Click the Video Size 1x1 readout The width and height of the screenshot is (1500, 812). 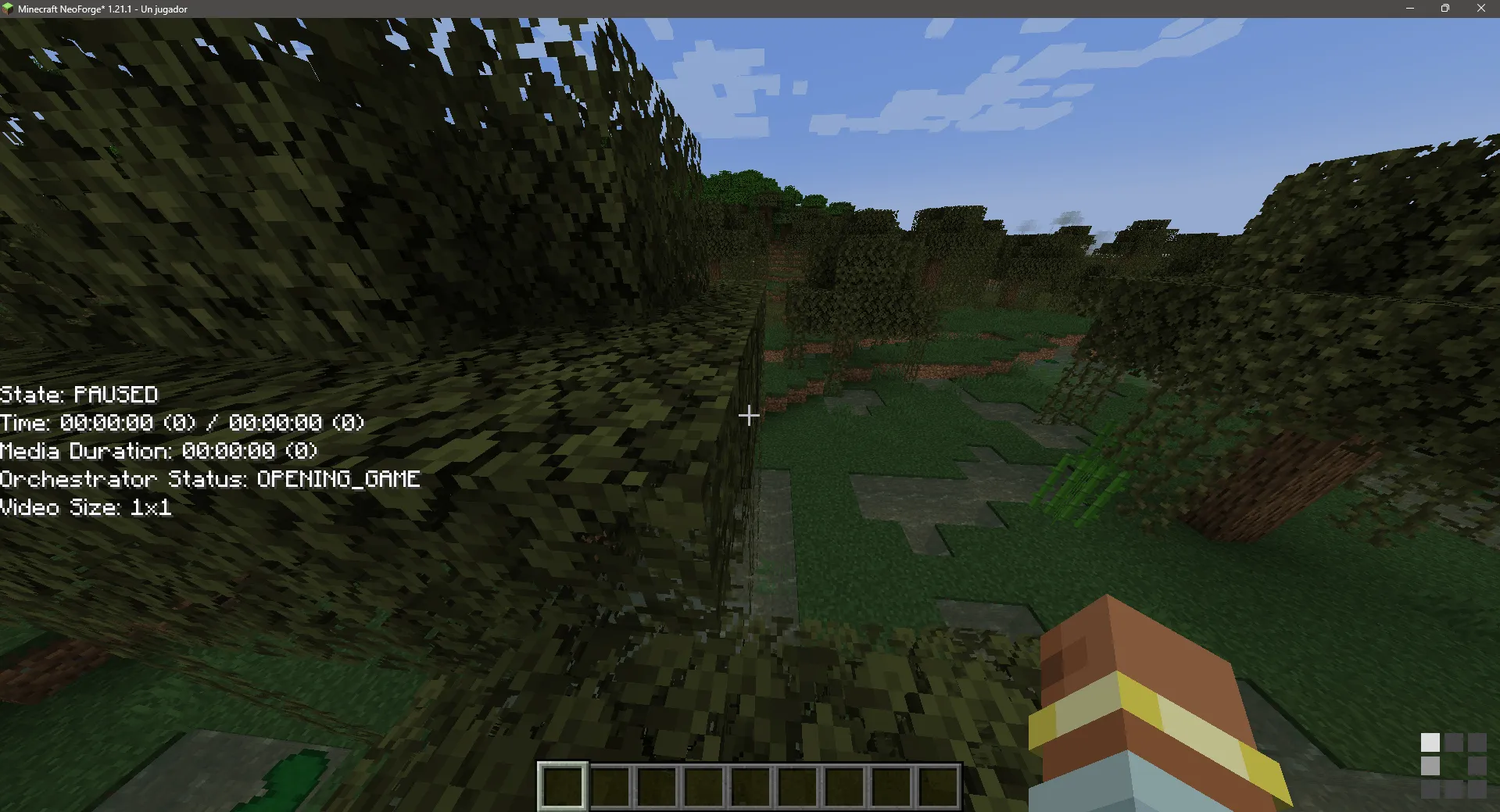(86, 507)
